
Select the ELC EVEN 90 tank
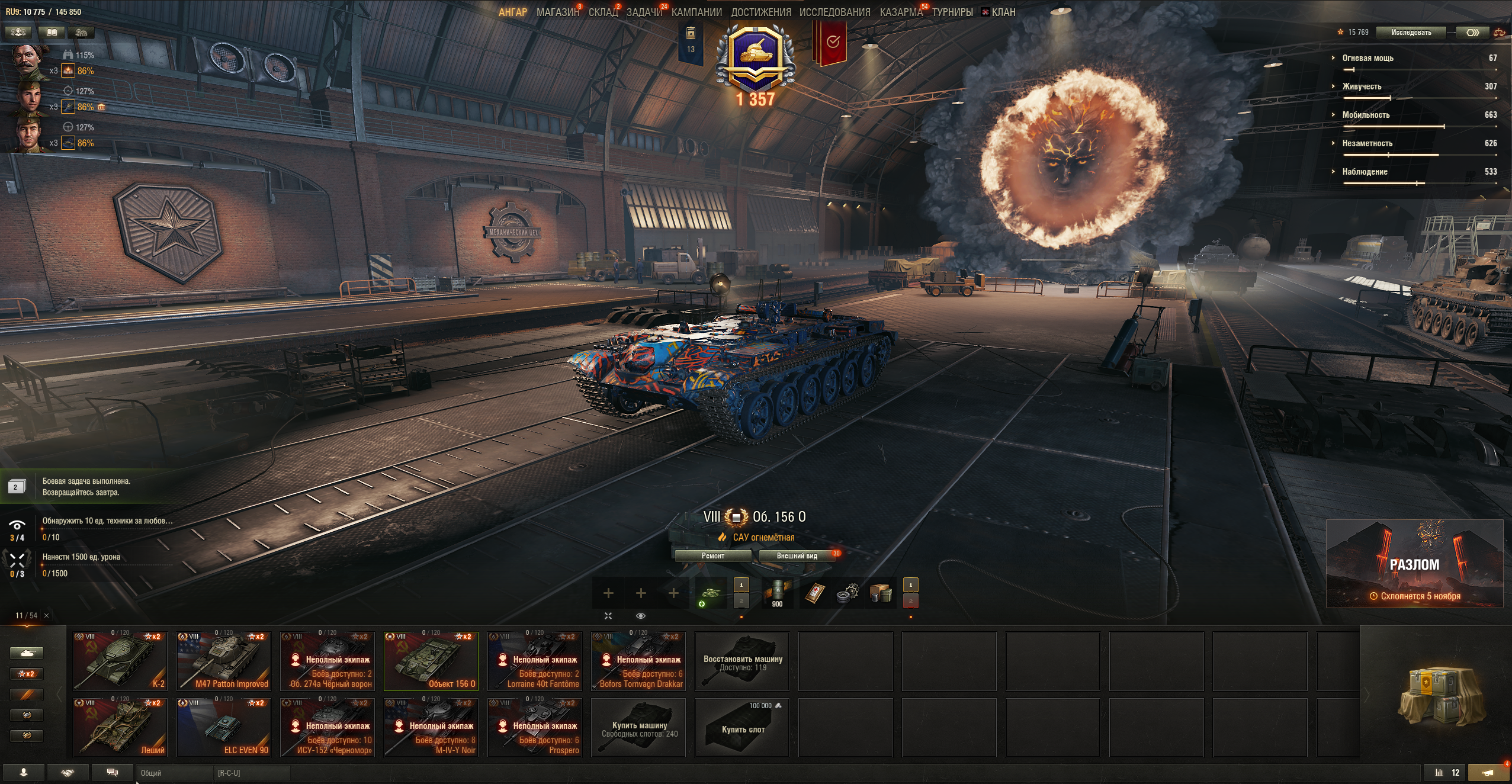tap(224, 727)
